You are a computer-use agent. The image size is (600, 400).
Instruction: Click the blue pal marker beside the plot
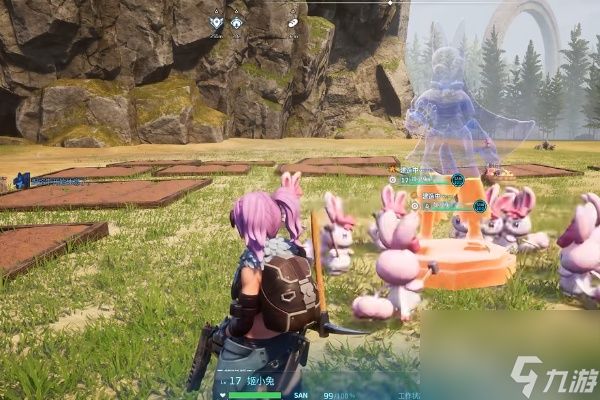pyautogui.click(x=22, y=181)
